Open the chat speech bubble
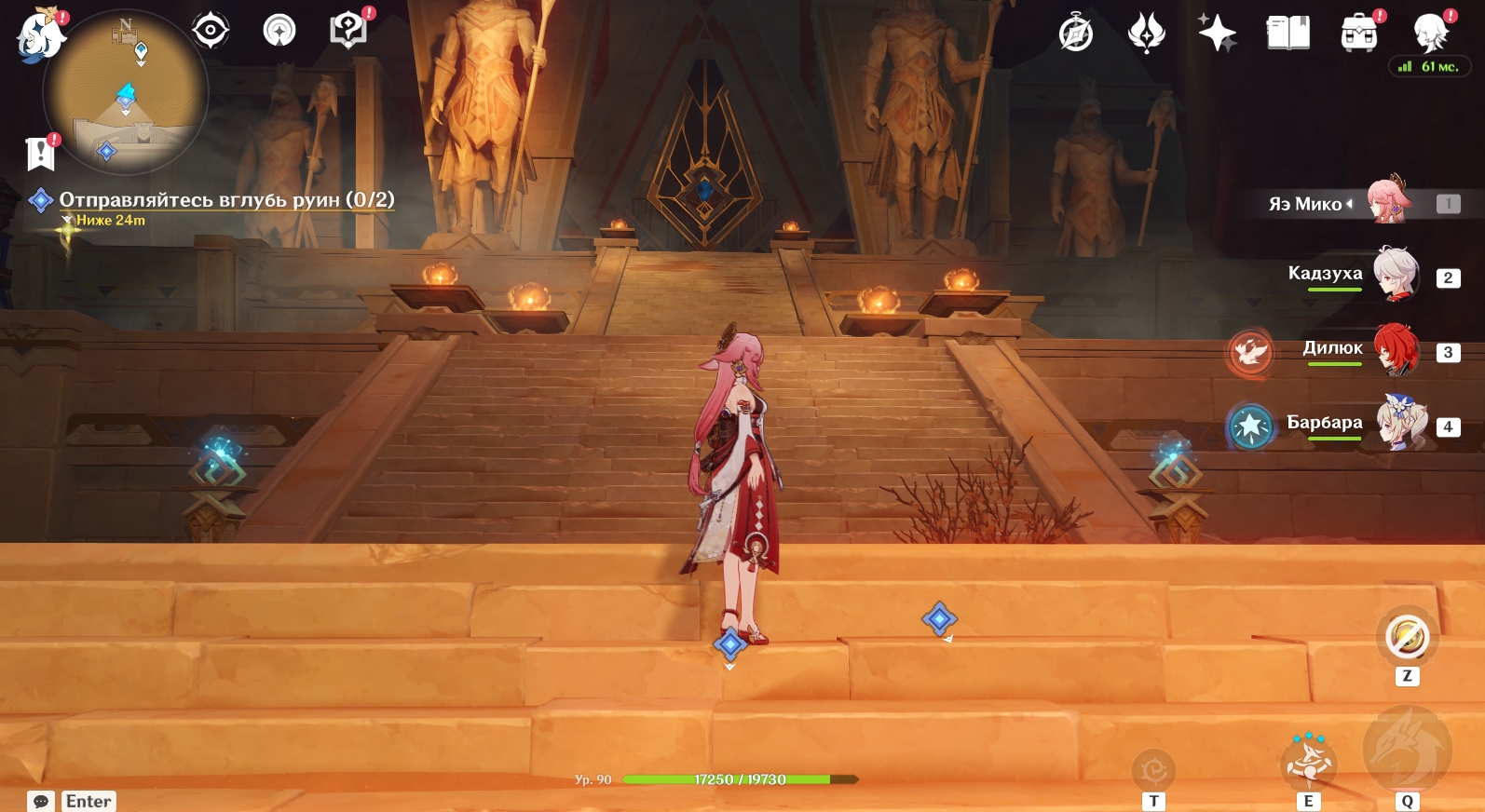Viewport: 1485px width, 812px height. [x=41, y=801]
